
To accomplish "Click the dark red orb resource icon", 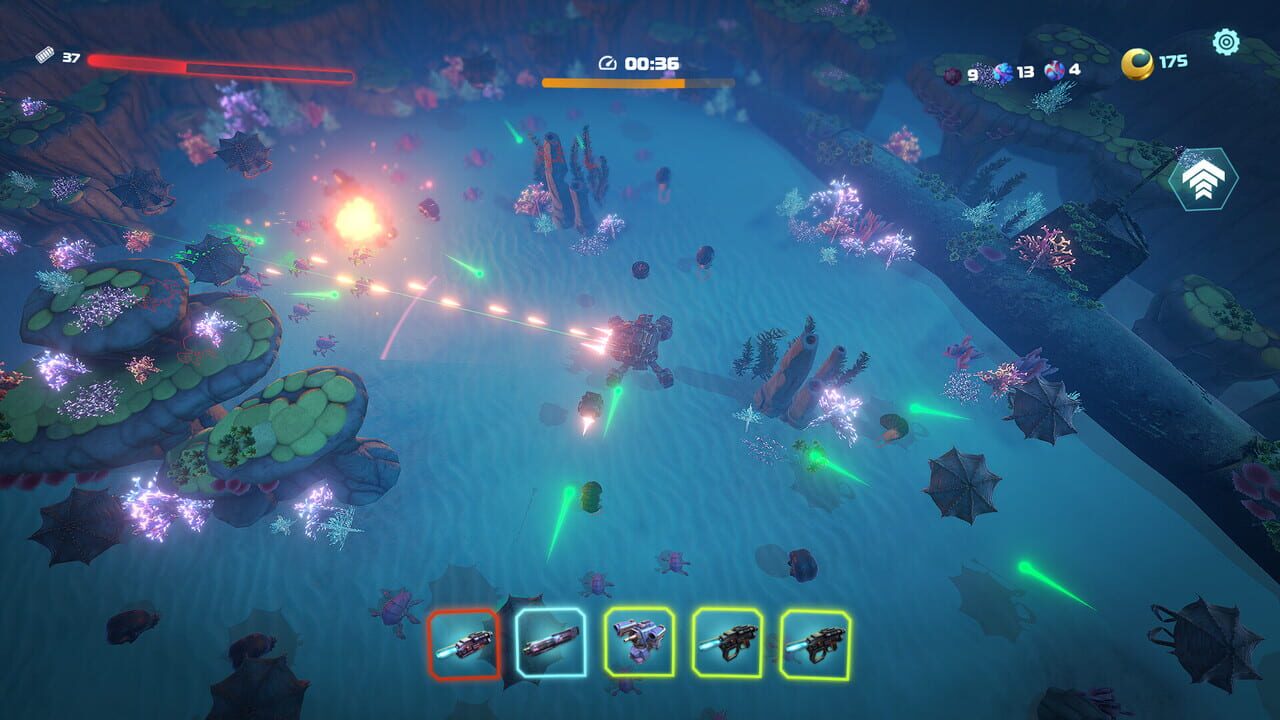I will [951, 74].
